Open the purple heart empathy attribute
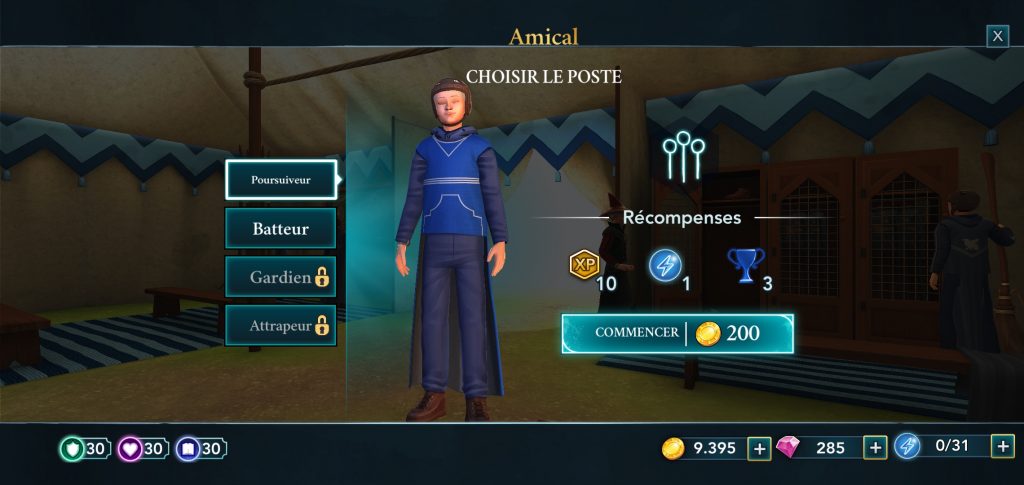The width and height of the screenshot is (1024, 485). 131,449
